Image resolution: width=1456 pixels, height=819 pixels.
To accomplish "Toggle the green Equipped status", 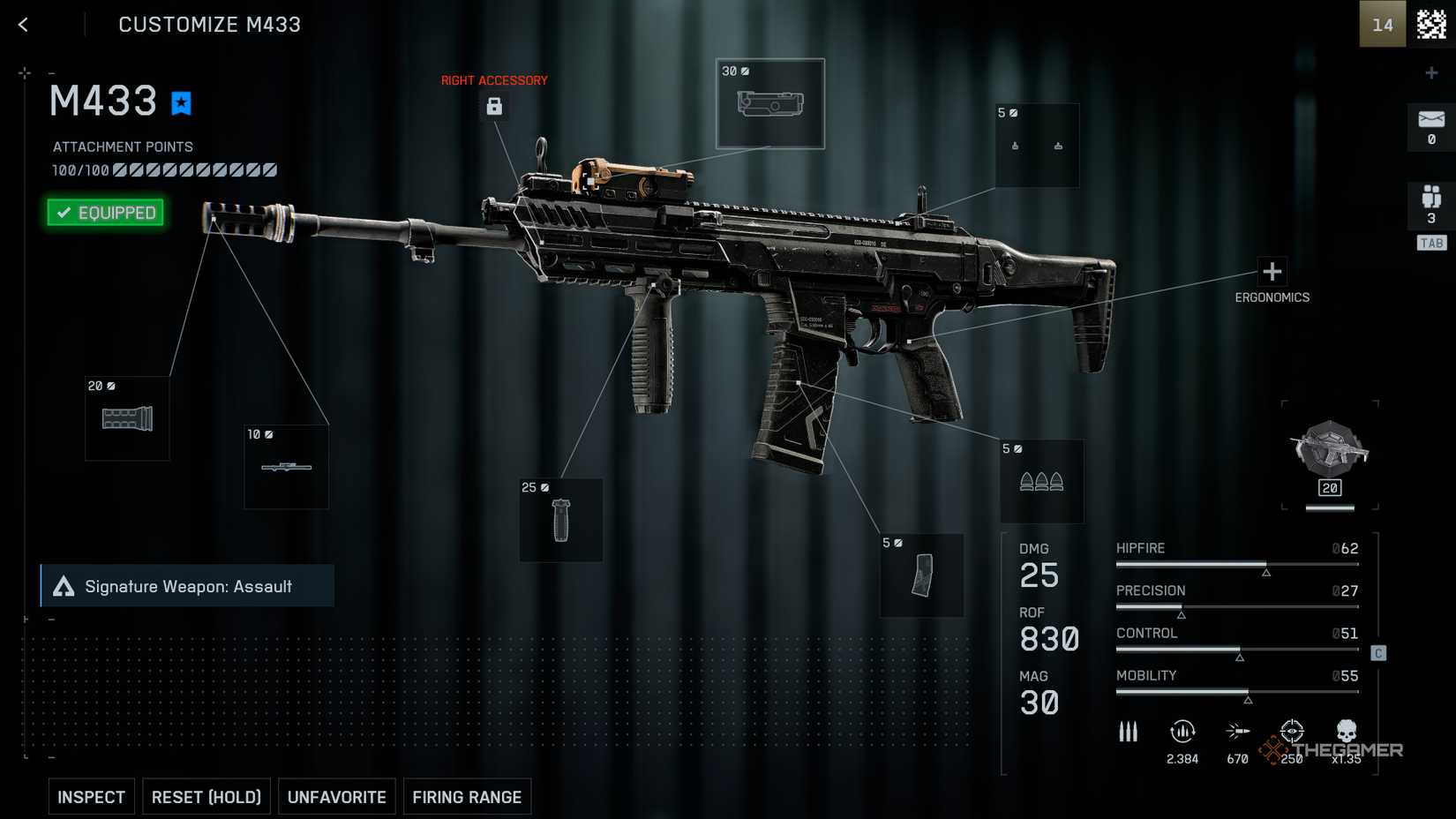I will (105, 212).
